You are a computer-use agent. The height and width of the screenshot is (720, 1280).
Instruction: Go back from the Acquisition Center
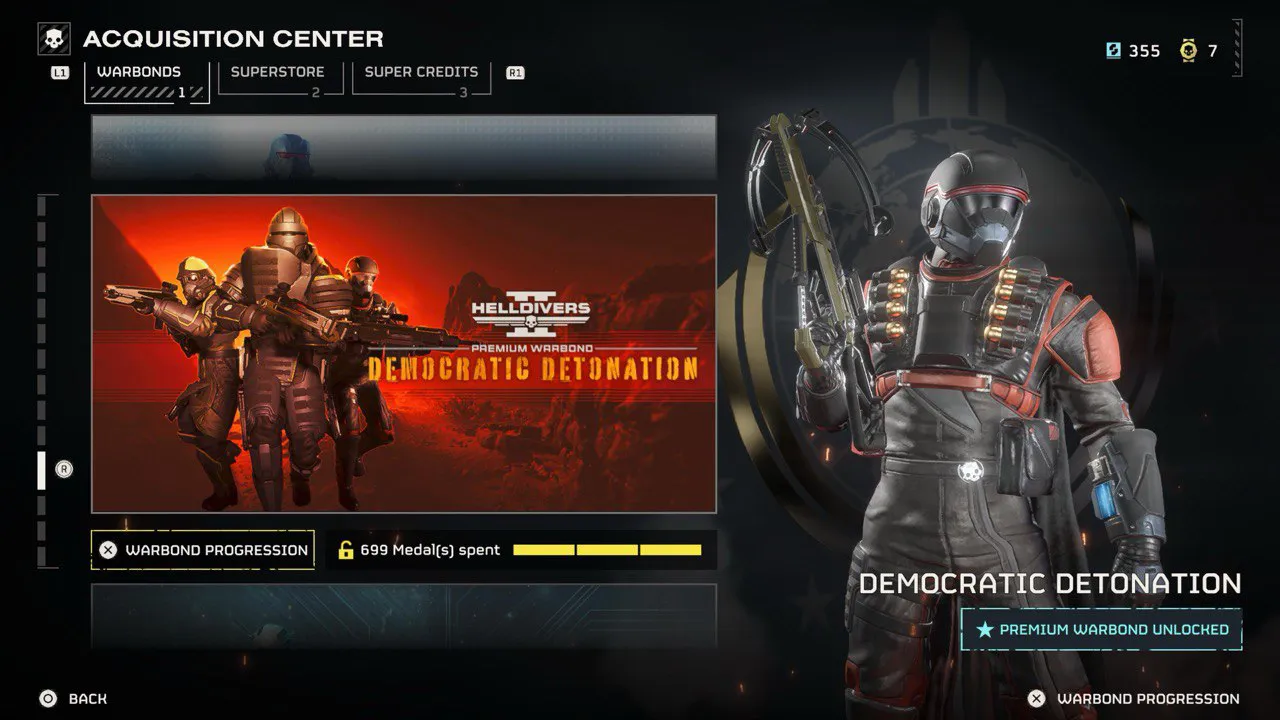coord(74,699)
